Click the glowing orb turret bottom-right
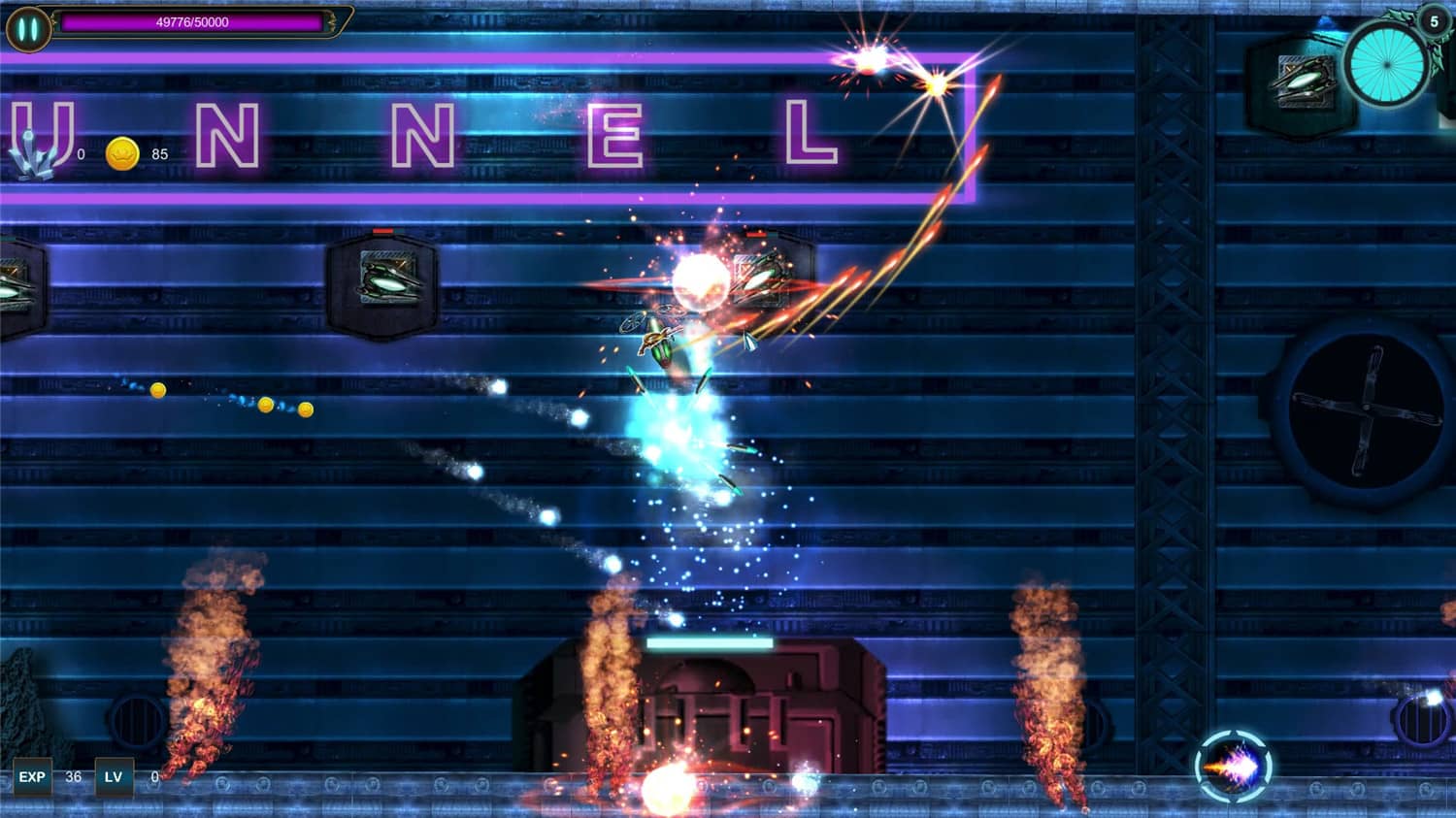The height and width of the screenshot is (818, 1456). tap(1231, 766)
